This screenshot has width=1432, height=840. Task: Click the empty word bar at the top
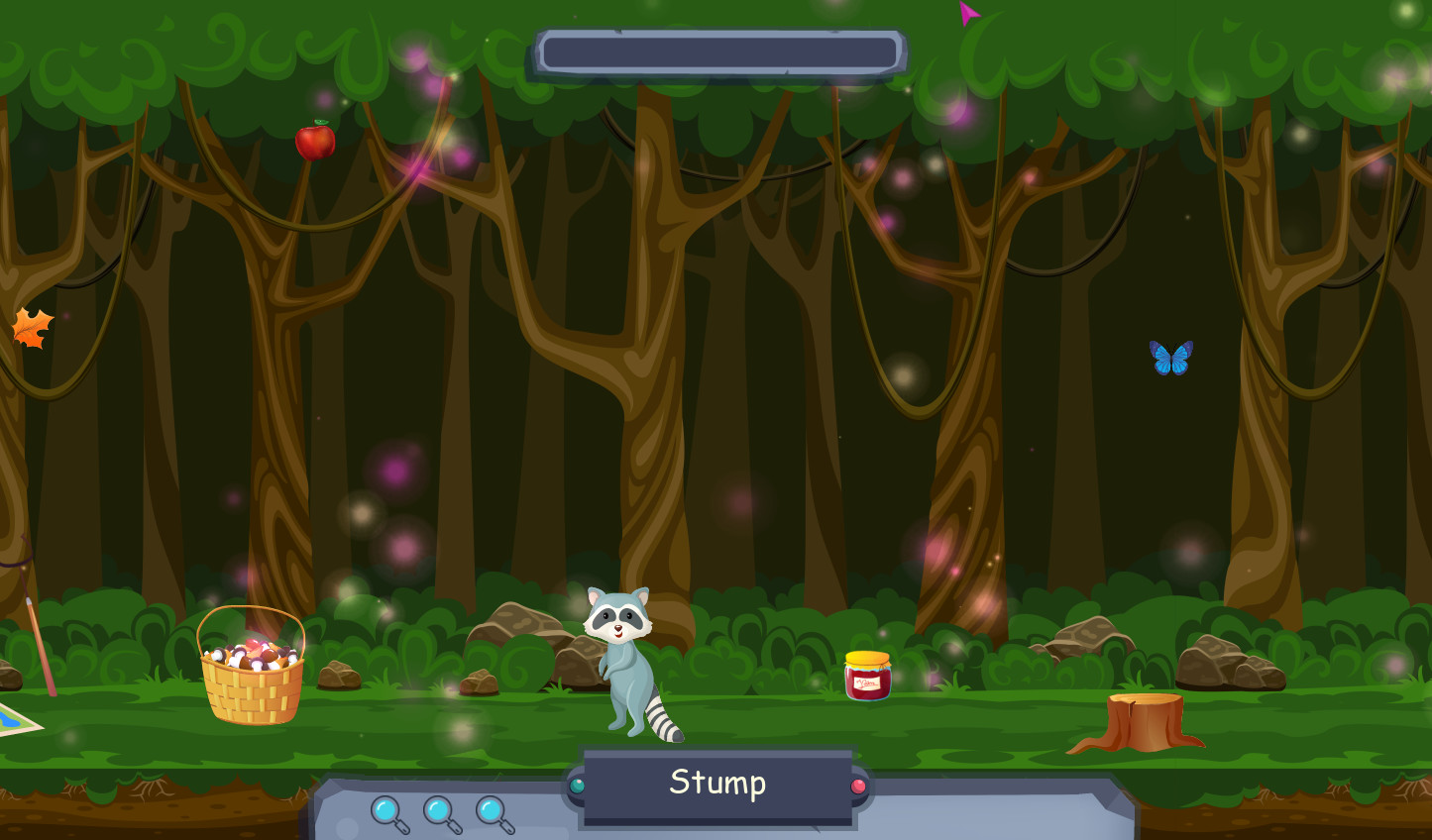pos(719,52)
